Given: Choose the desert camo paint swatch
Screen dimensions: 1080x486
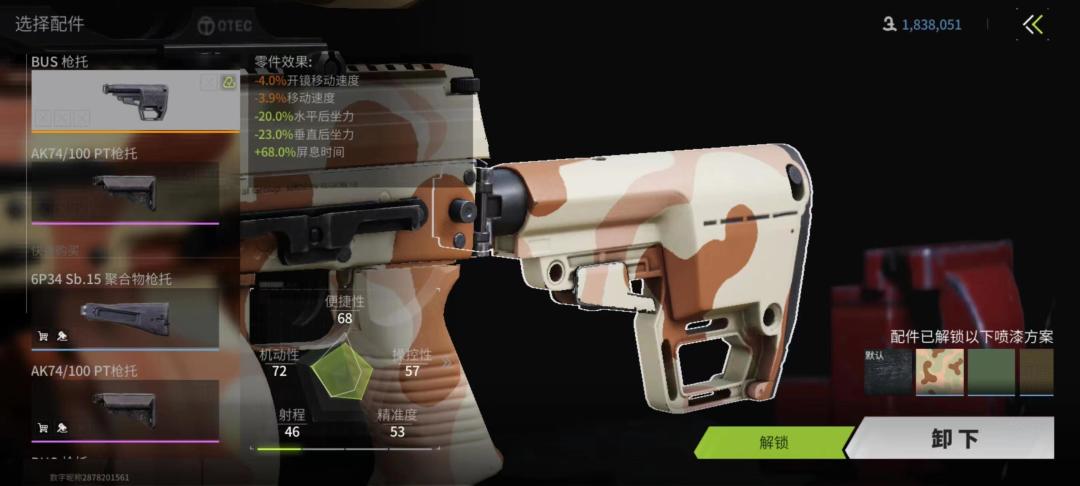Looking at the screenshot, I should [x=940, y=371].
